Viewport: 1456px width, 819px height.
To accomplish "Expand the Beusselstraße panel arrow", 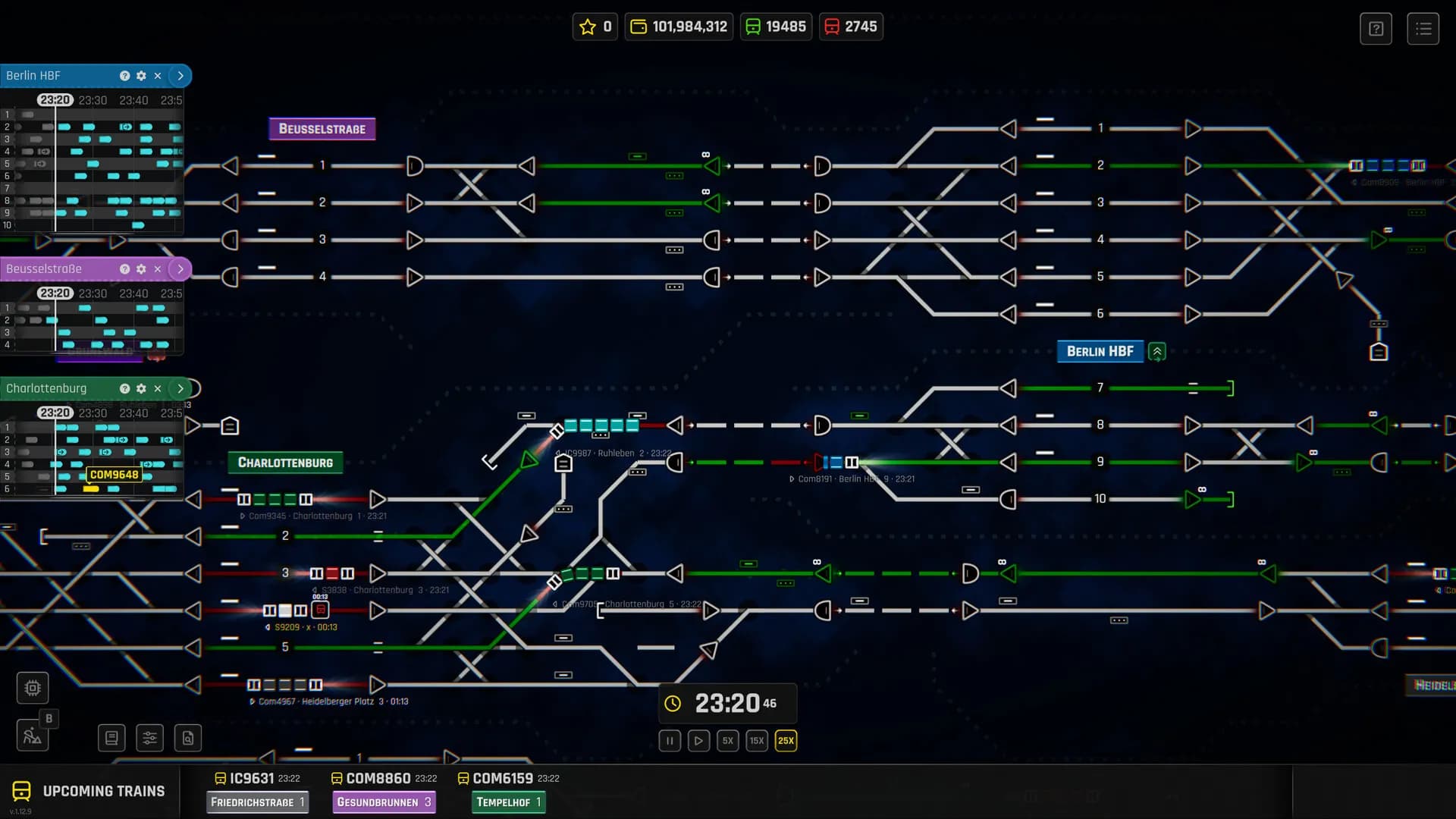I will click(x=180, y=268).
